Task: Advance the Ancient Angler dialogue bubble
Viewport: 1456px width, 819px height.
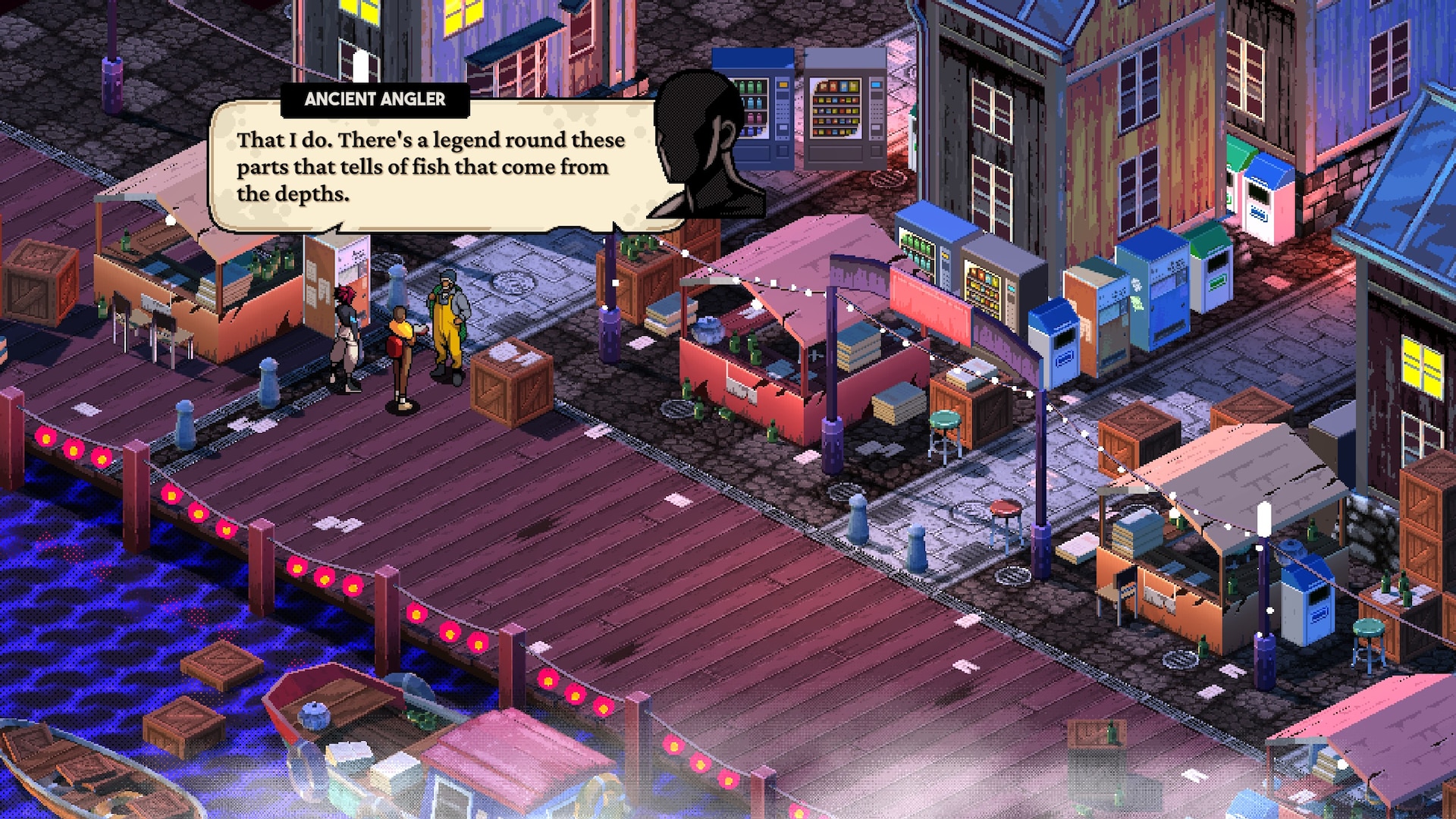Action: (x=432, y=167)
